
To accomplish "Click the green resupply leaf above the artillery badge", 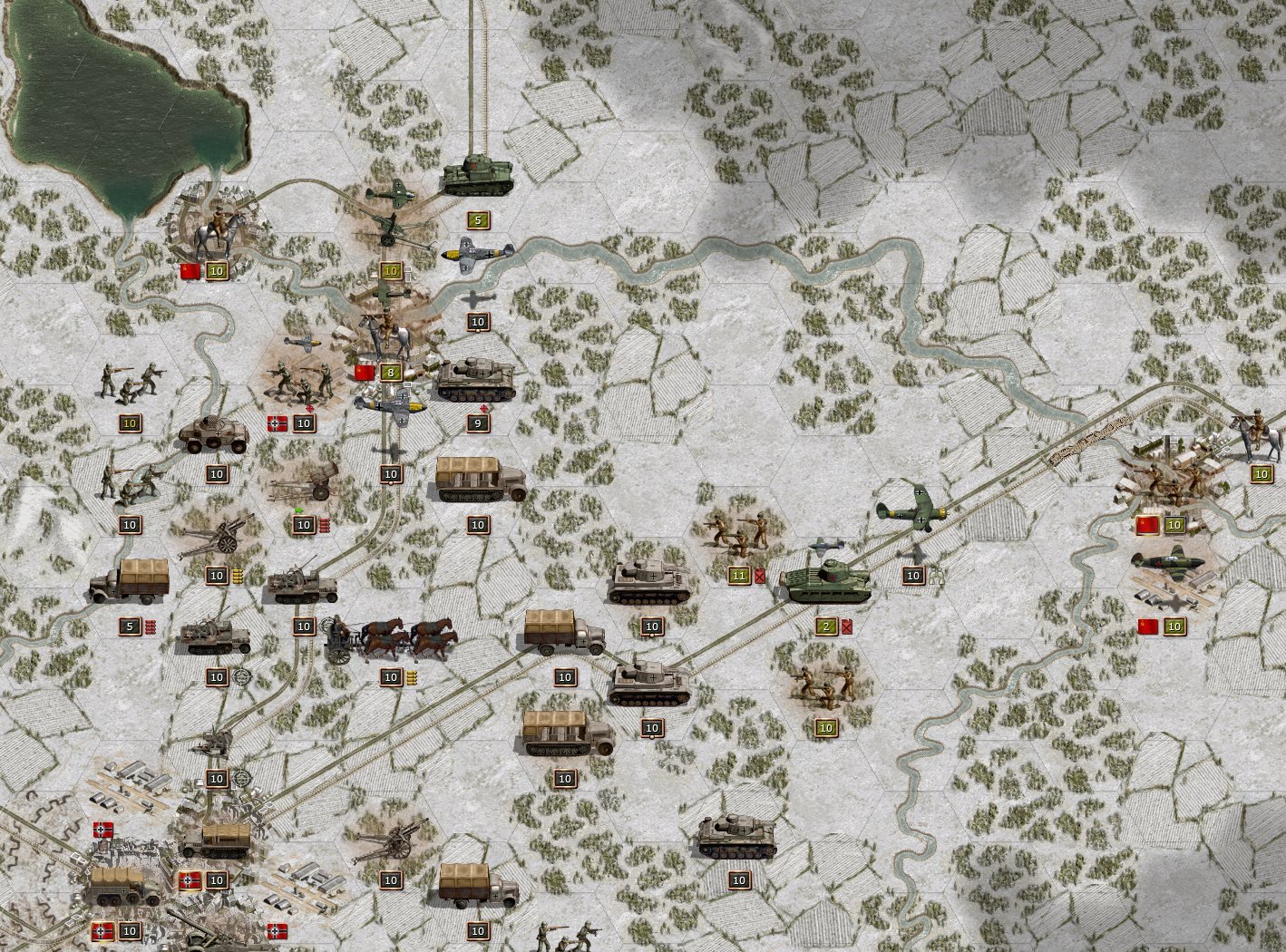I will (299, 510).
